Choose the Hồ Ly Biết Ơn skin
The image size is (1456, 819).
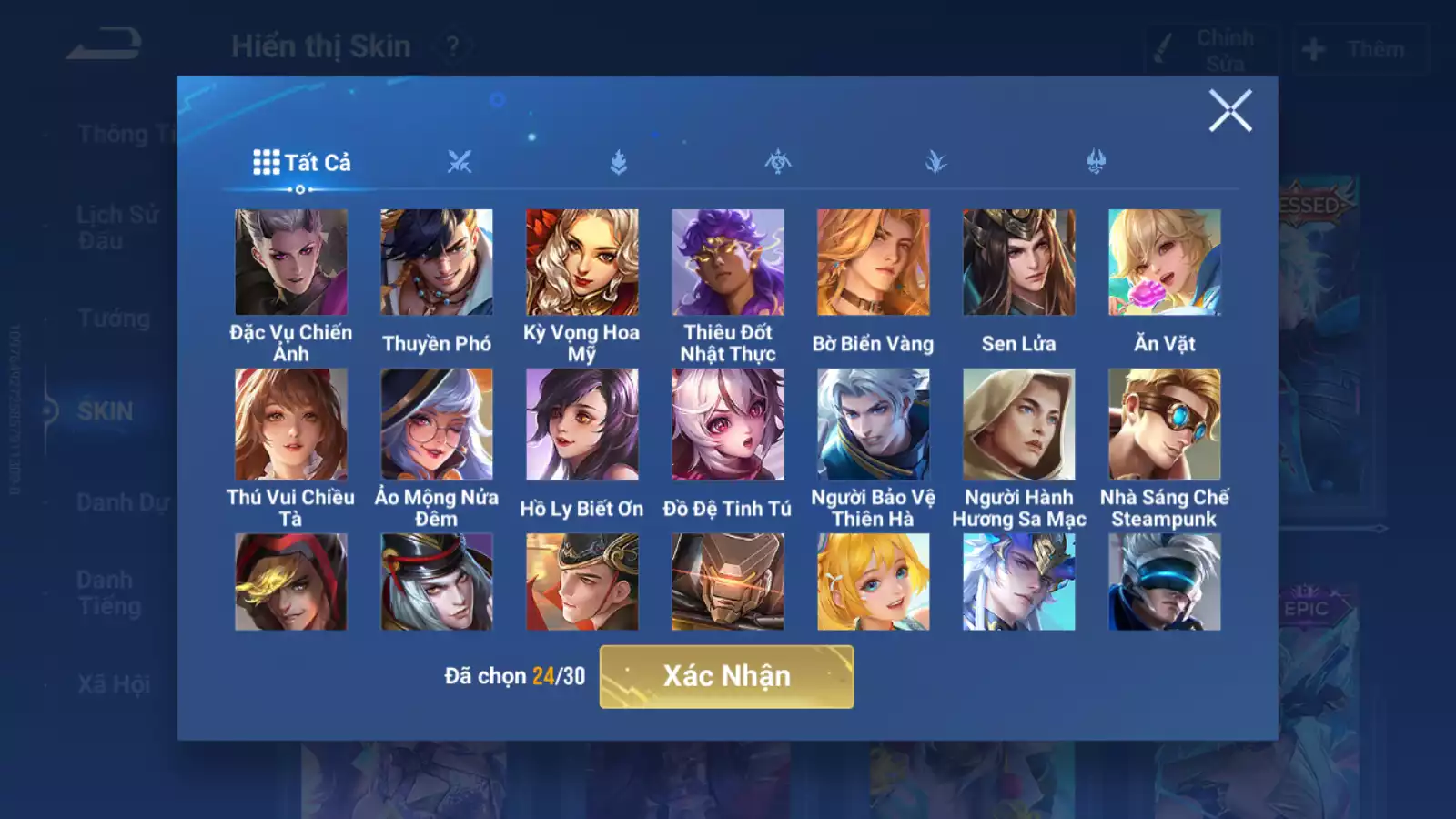pyautogui.click(x=582, y=424)
